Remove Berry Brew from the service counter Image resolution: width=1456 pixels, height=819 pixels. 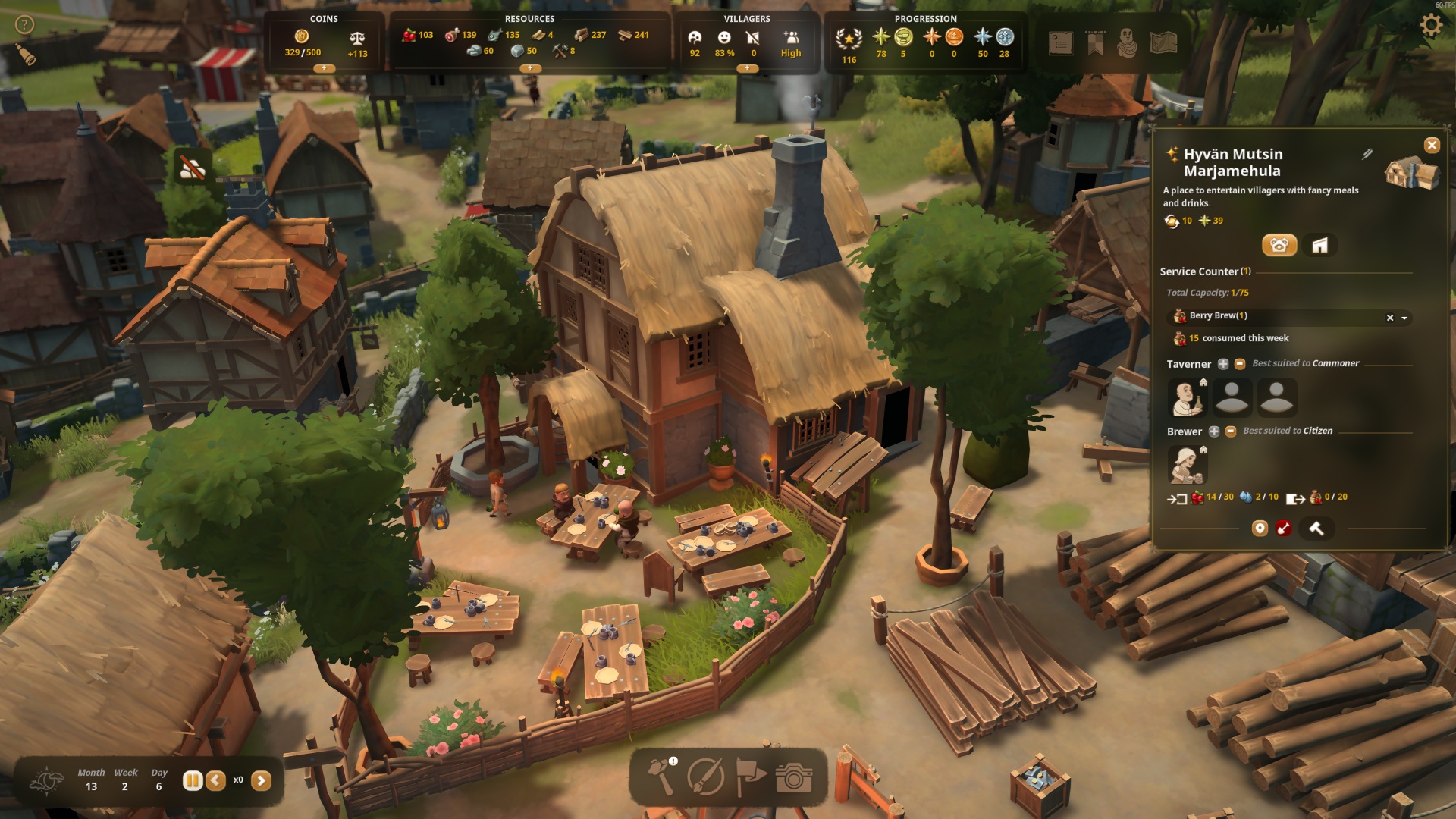[x=1390, y=318]
